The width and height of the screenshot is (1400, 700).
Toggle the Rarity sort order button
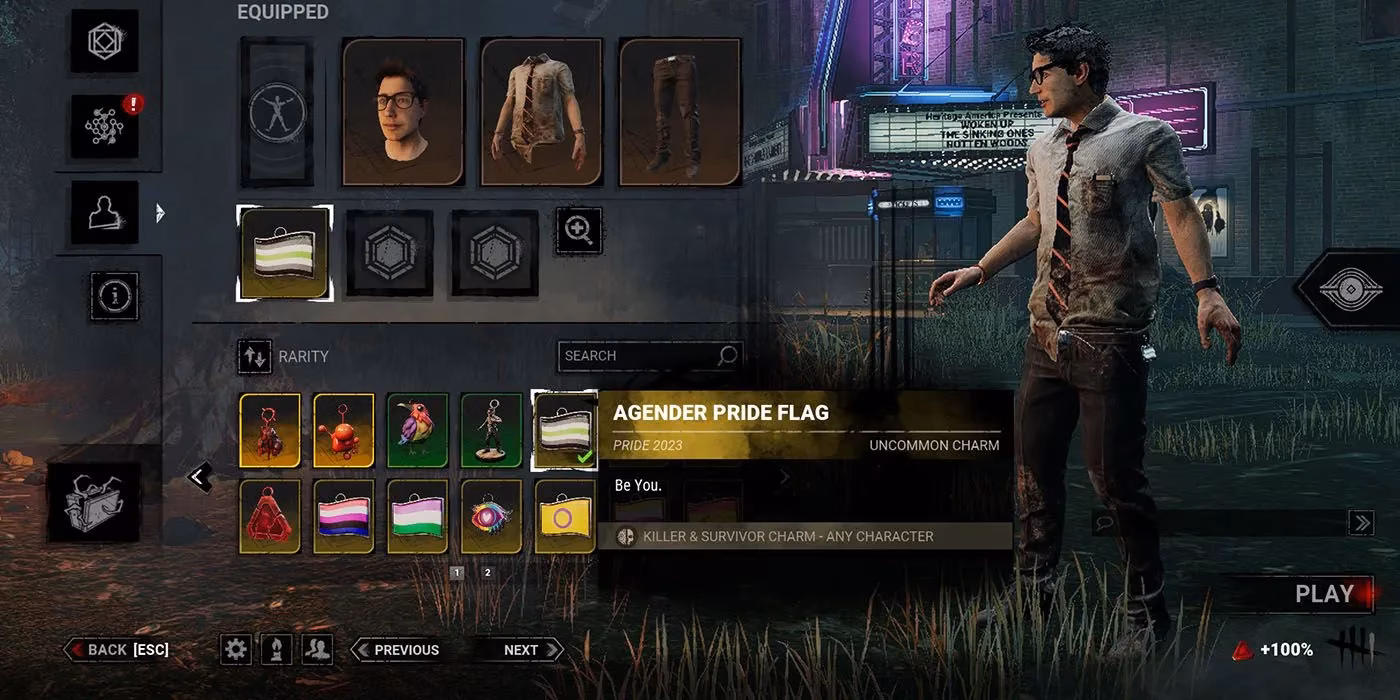tap(255, 356)
